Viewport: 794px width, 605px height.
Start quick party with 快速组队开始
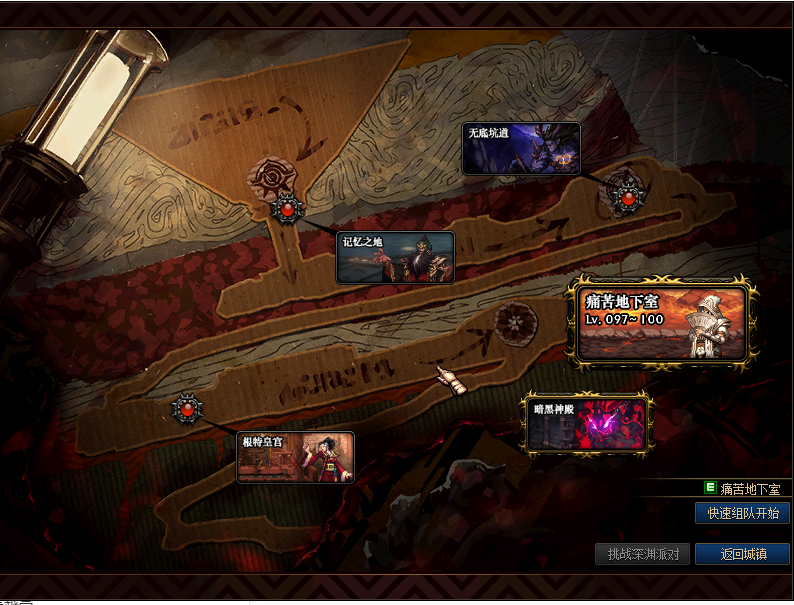[742, 513]
